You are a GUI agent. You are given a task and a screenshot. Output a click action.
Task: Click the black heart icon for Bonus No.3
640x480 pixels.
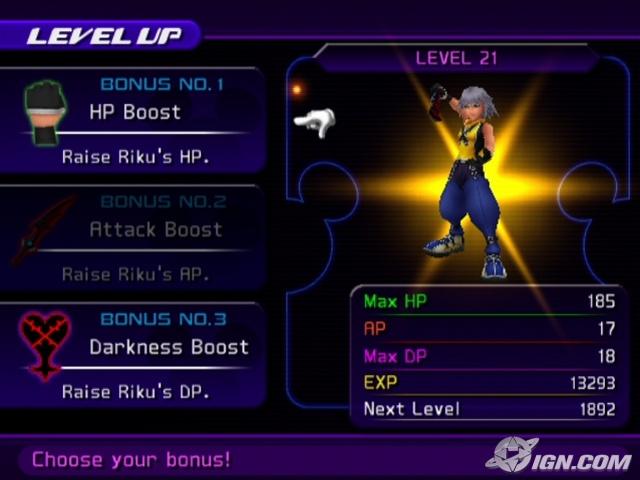click(x=45, y=345)
